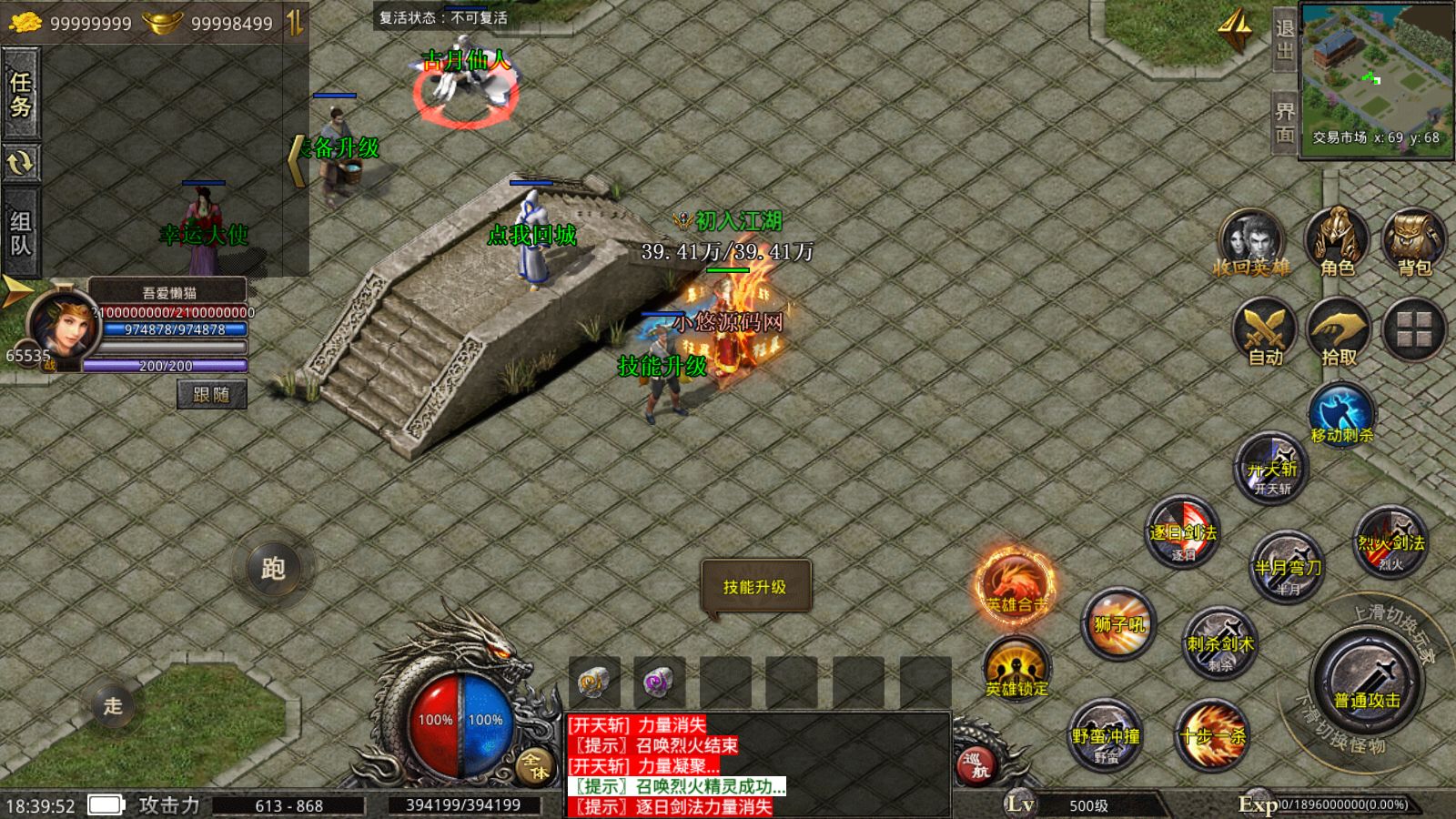The height and width of the screenshot is (819, 1456).
Task: Use the 野蛮冲撞 charge skill
Action: [1106, 733]
